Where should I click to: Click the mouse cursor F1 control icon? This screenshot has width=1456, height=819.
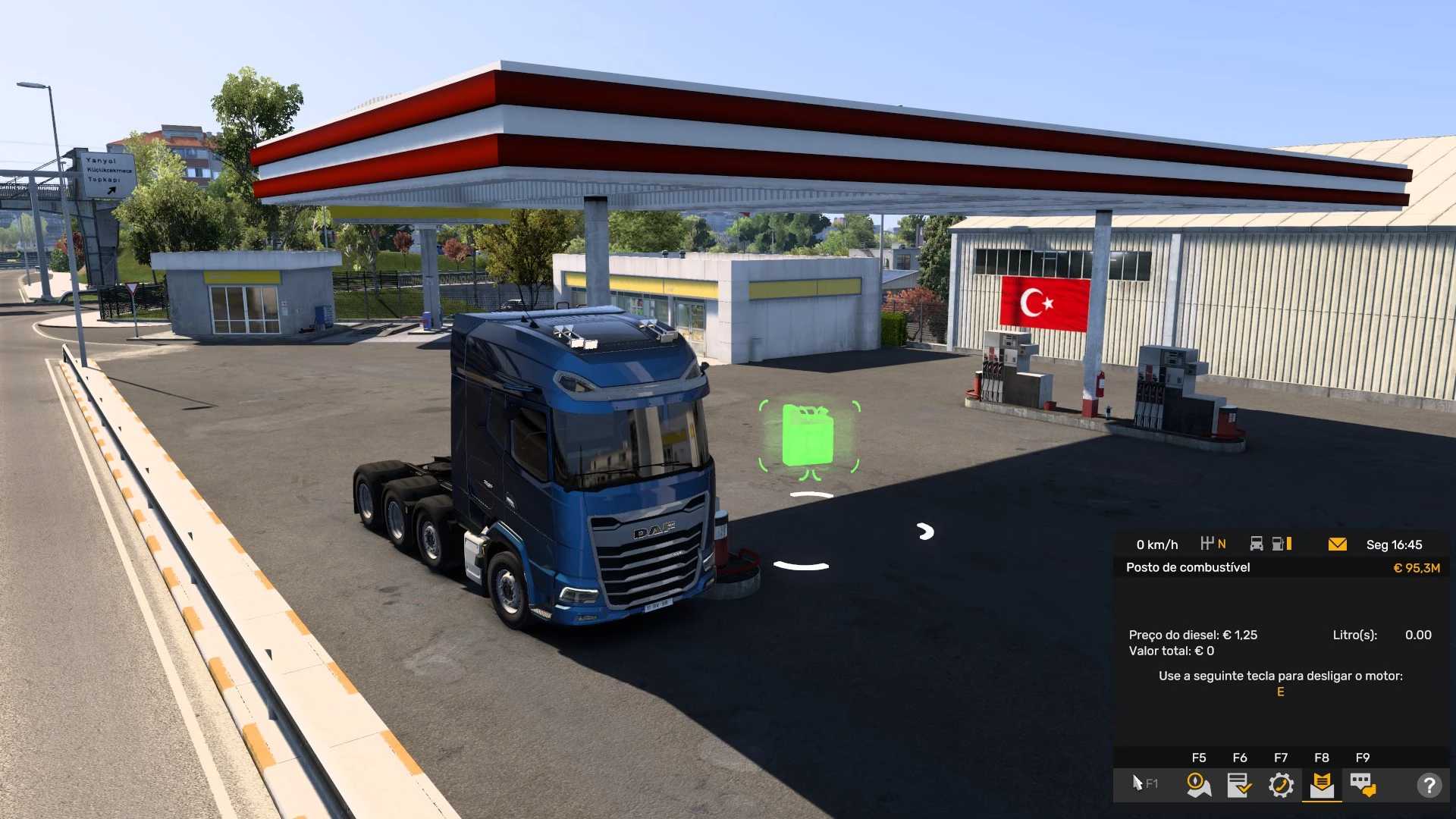click(1144, 783)
